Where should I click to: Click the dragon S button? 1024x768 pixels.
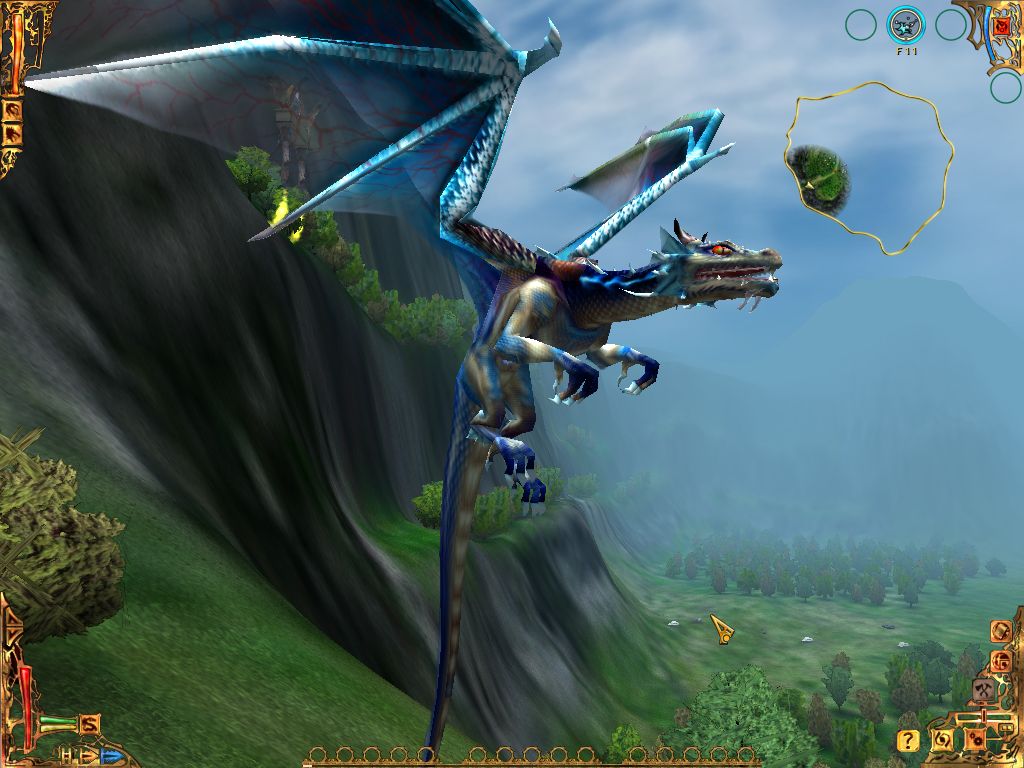pos(90,723)
